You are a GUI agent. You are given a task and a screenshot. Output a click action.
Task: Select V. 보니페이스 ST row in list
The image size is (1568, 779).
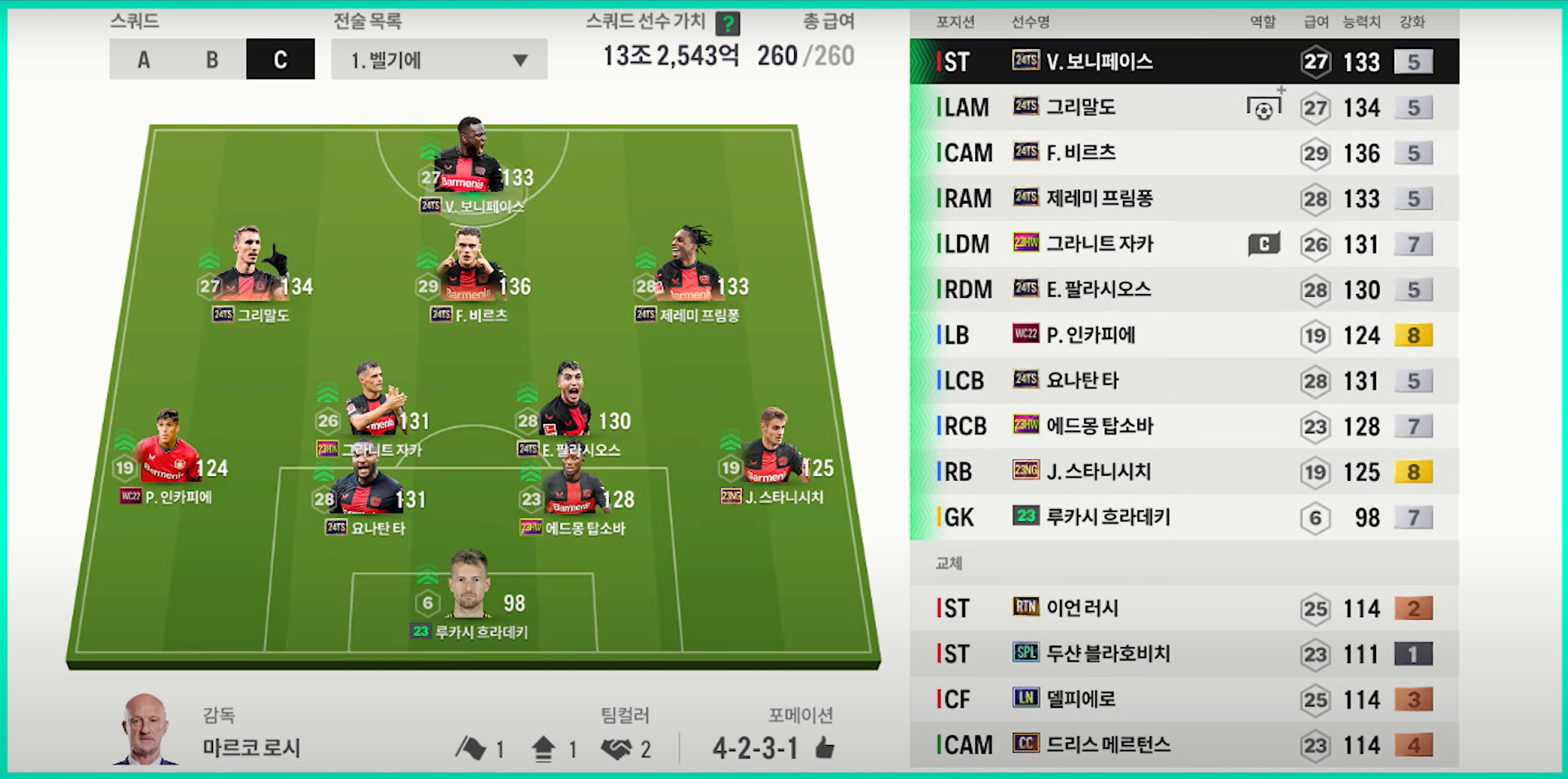pos(1184,62)
